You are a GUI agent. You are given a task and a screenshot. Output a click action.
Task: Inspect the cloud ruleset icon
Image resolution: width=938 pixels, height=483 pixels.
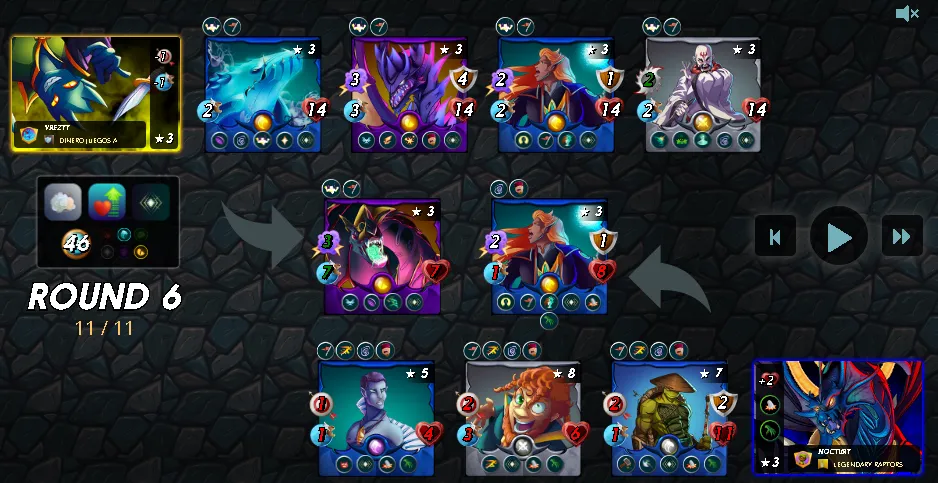[x=63, y=202]
